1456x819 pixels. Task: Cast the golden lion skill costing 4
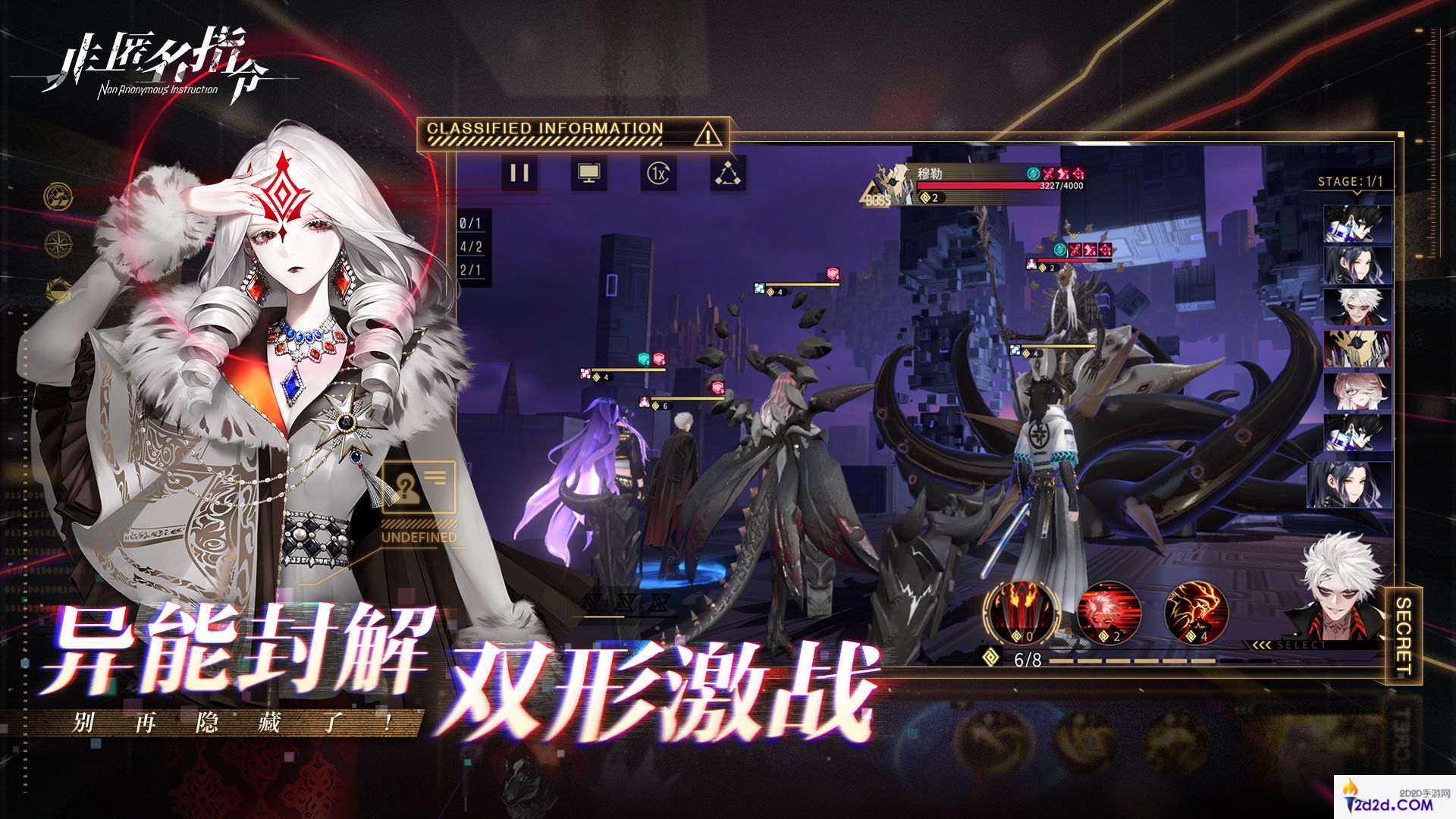point(1195,611)
